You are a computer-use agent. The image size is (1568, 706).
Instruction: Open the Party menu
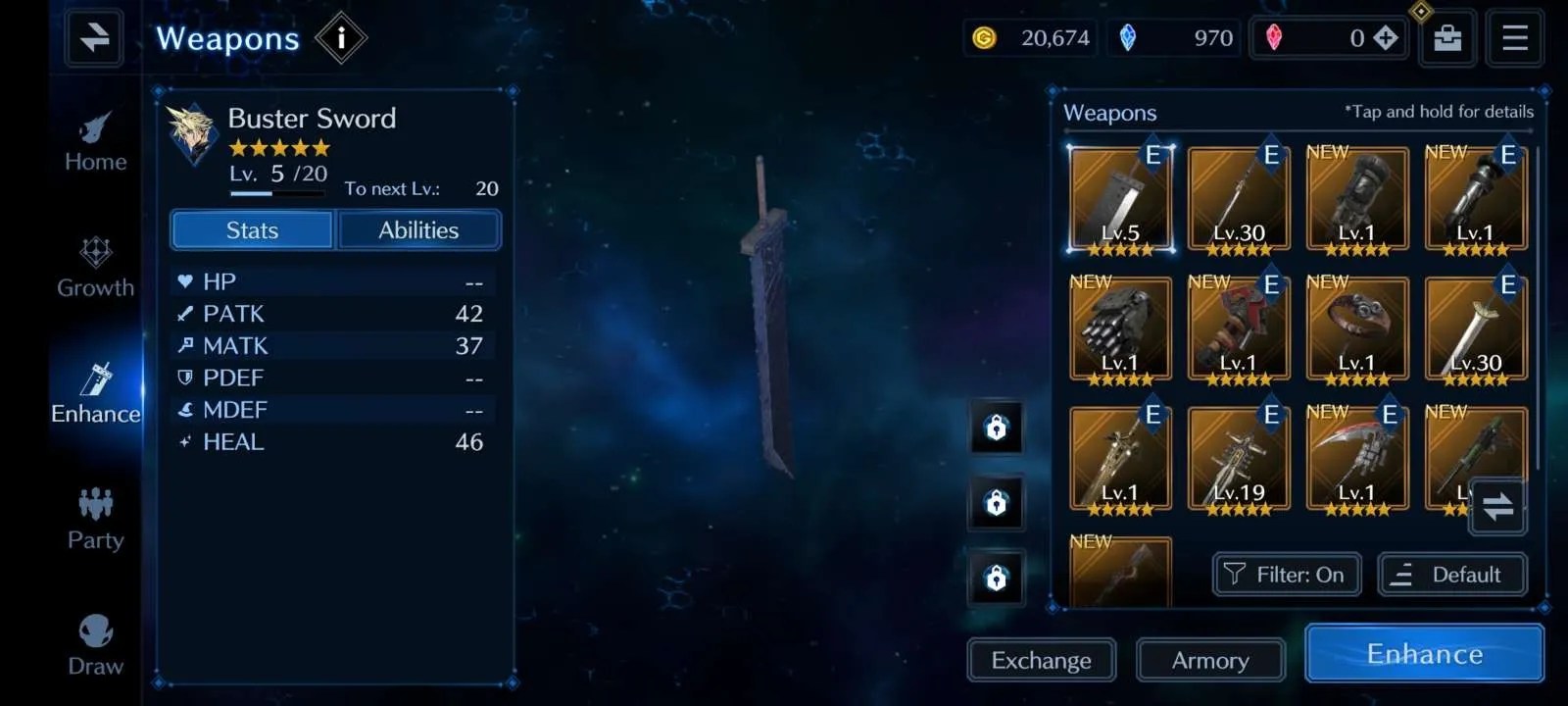(x=95, y=519)
